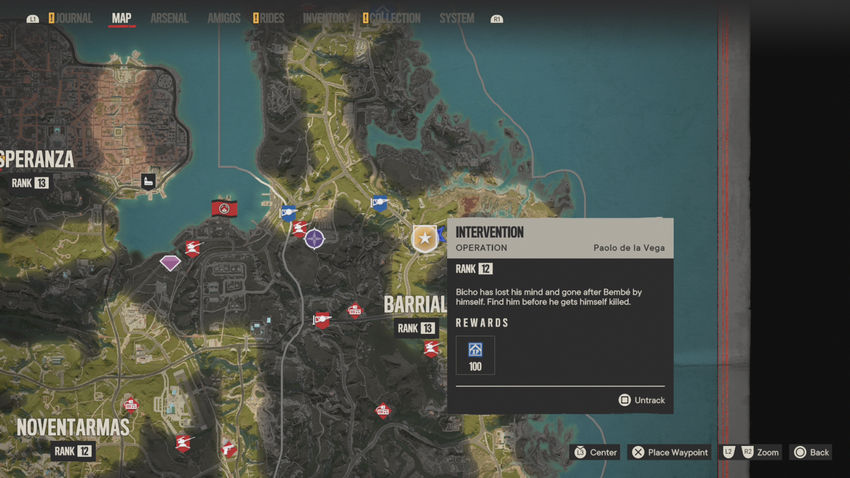Viewport: 850px width, 478px height.
Task: Go to the Amigos tab
Action: point(223,18)
